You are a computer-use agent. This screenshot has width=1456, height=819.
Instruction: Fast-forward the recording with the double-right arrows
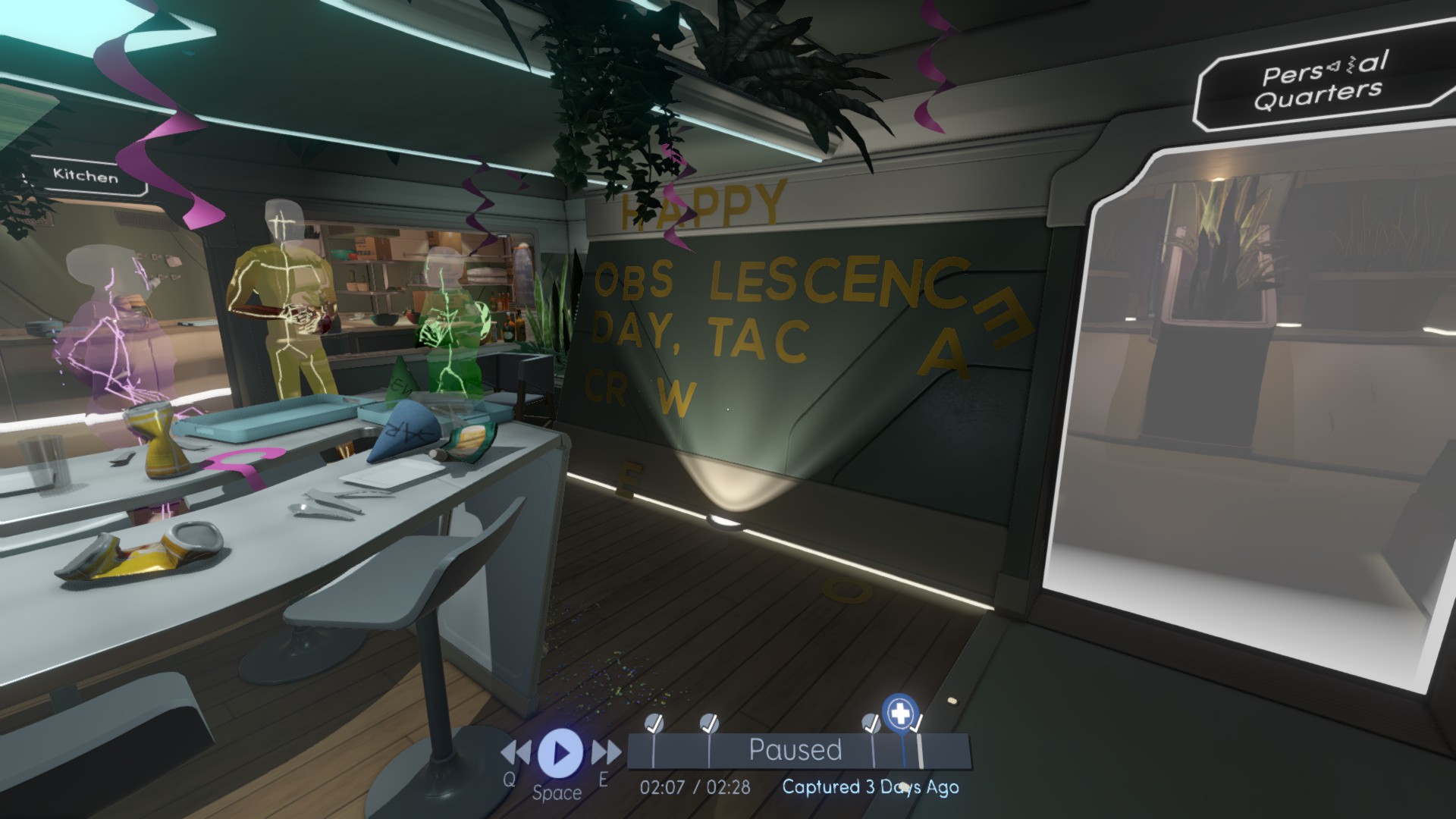[x=606, y=753]
